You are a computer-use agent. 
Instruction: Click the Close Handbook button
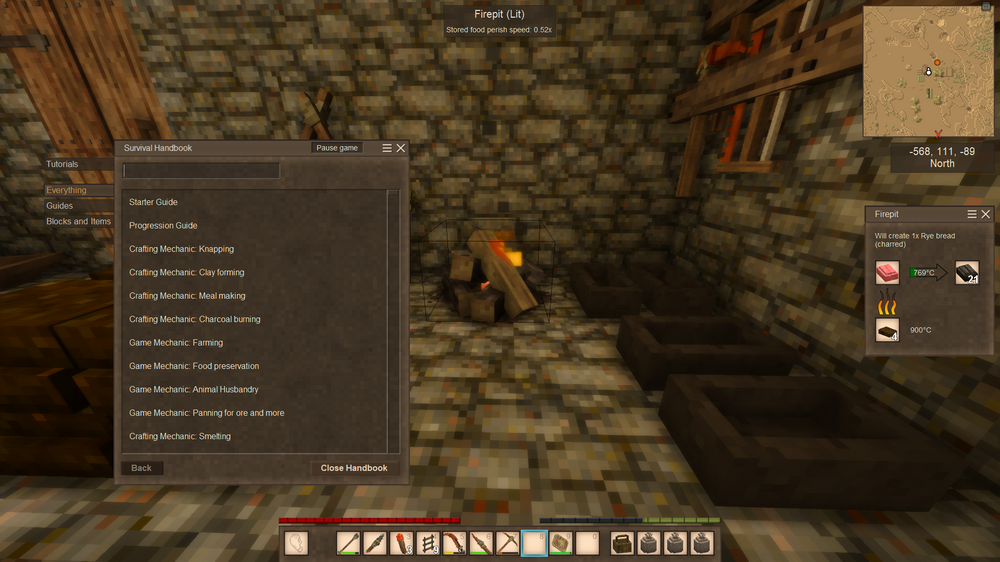[354, 468]
